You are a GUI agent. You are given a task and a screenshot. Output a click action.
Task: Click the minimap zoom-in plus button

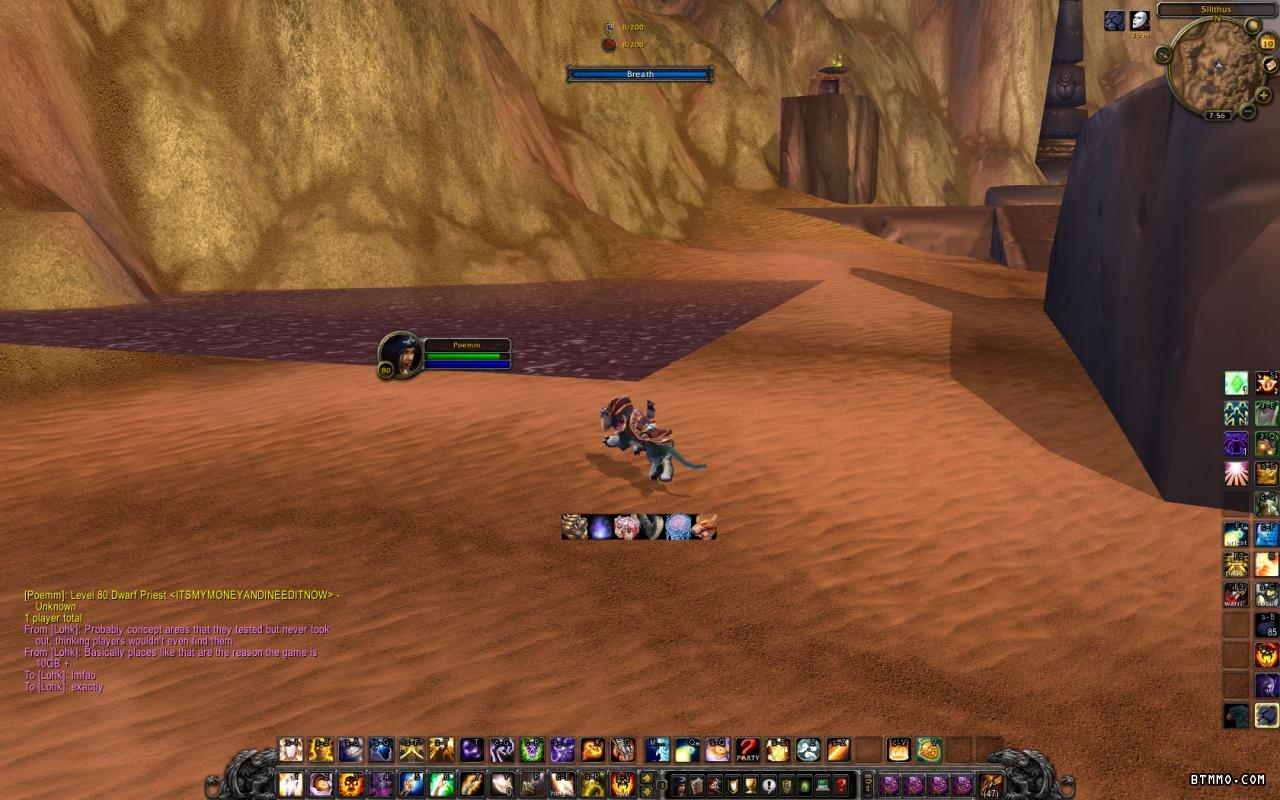[x=1264, y=95]
